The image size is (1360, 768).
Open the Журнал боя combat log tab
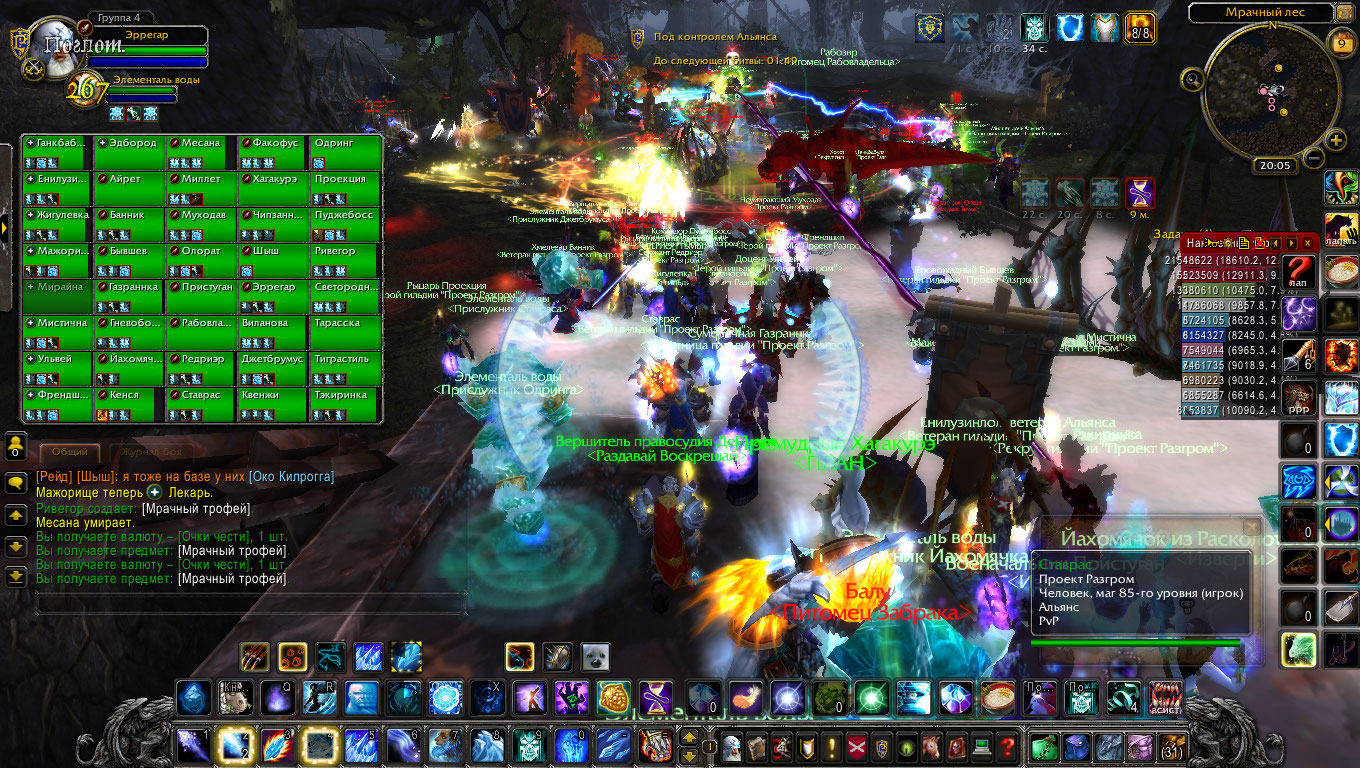[144, 452]
